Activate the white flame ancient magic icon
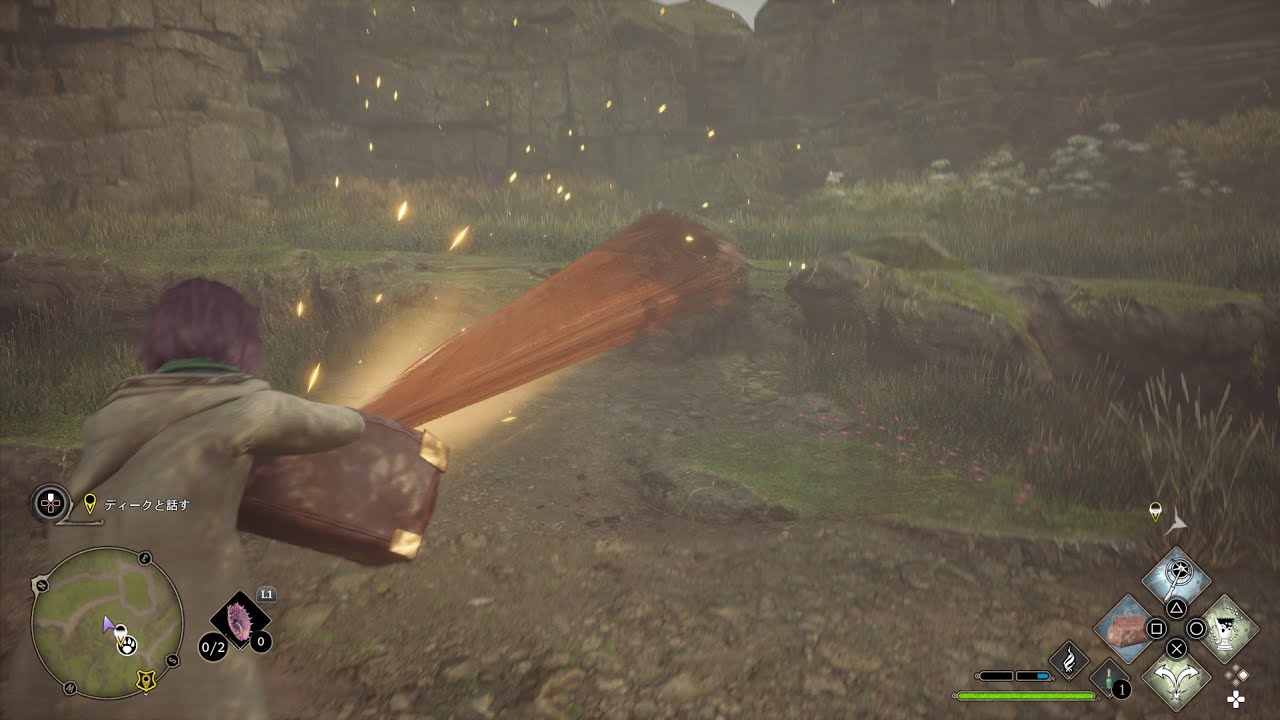 click(1068, 660)
